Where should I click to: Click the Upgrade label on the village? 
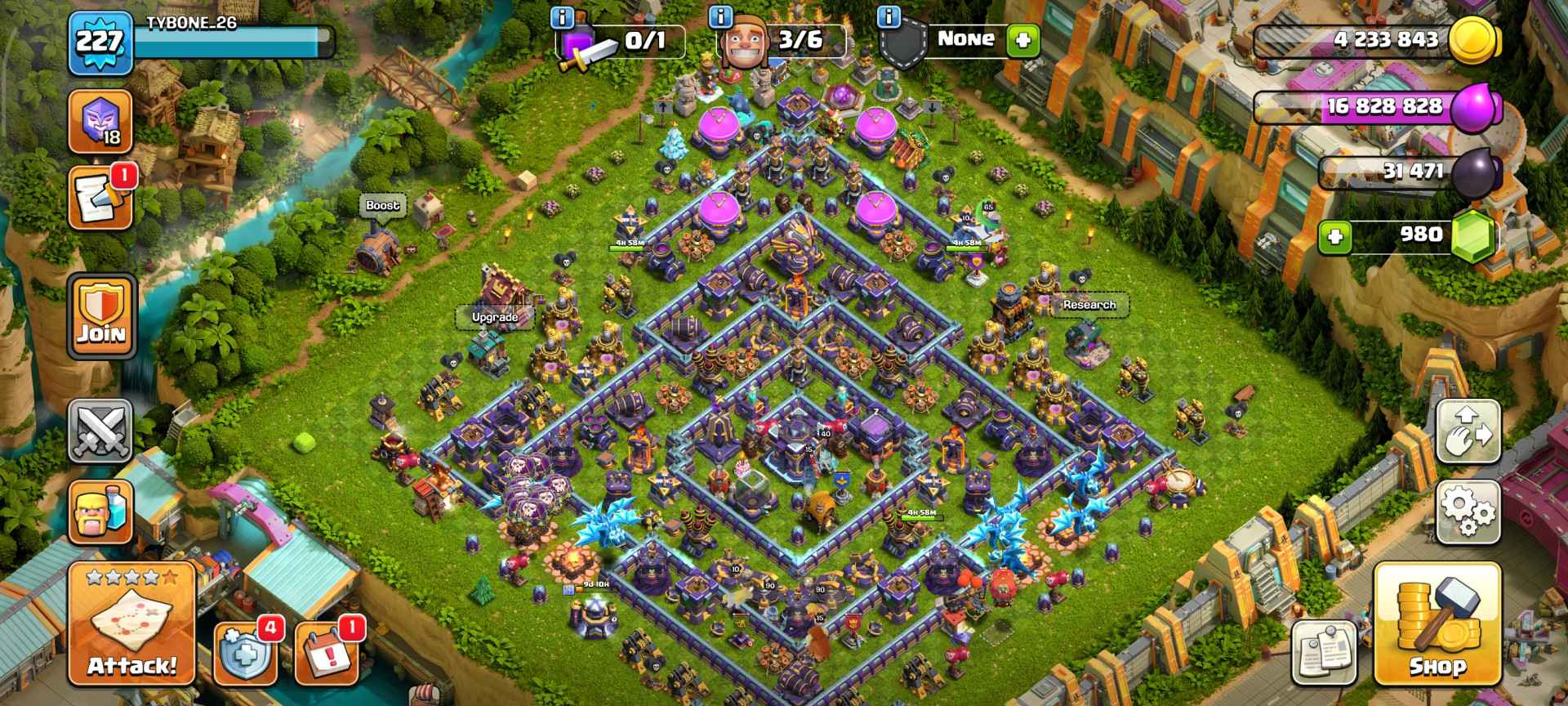pos(494,317)
